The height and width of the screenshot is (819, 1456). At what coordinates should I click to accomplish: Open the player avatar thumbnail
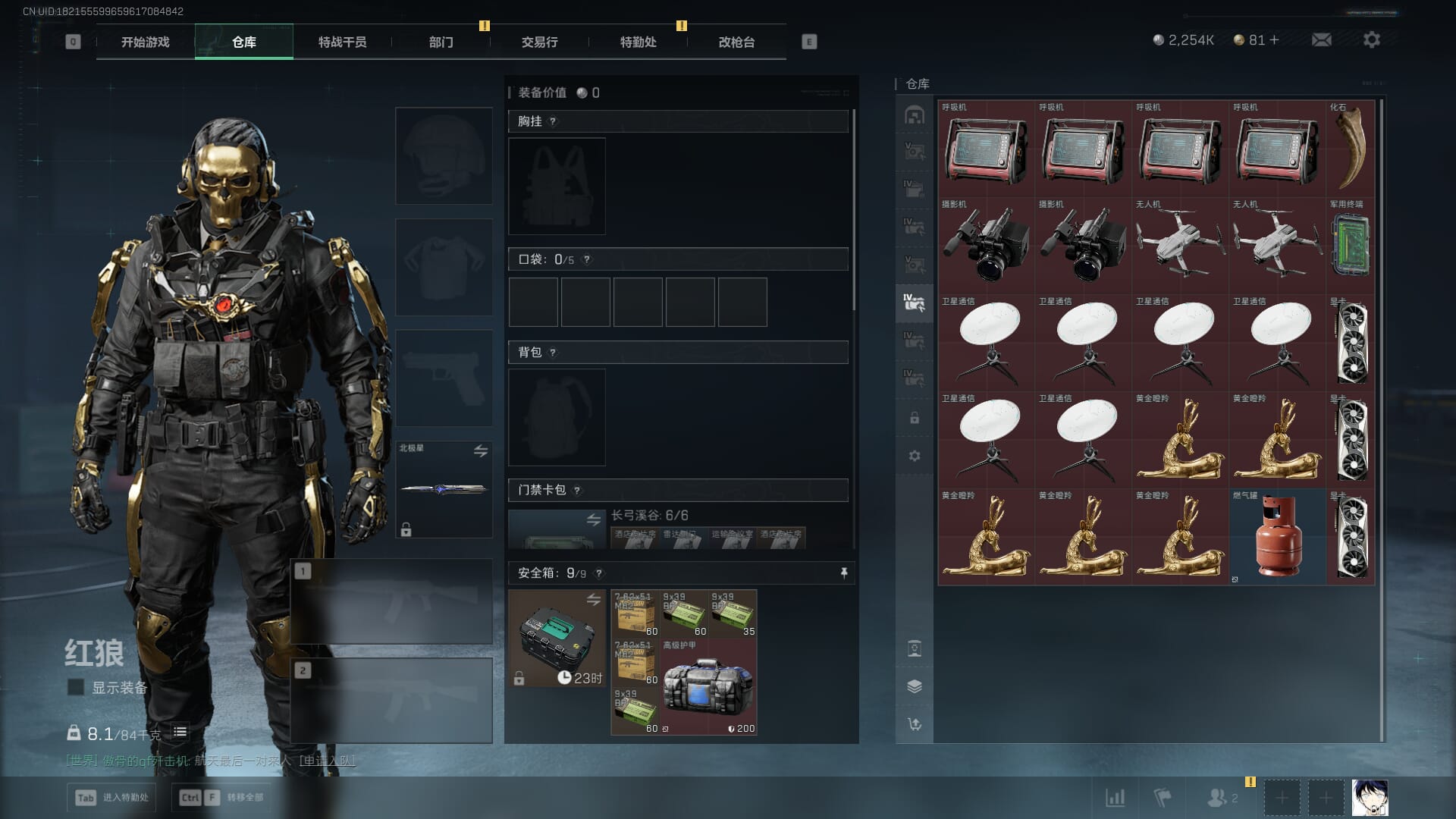click(1370, 798)
